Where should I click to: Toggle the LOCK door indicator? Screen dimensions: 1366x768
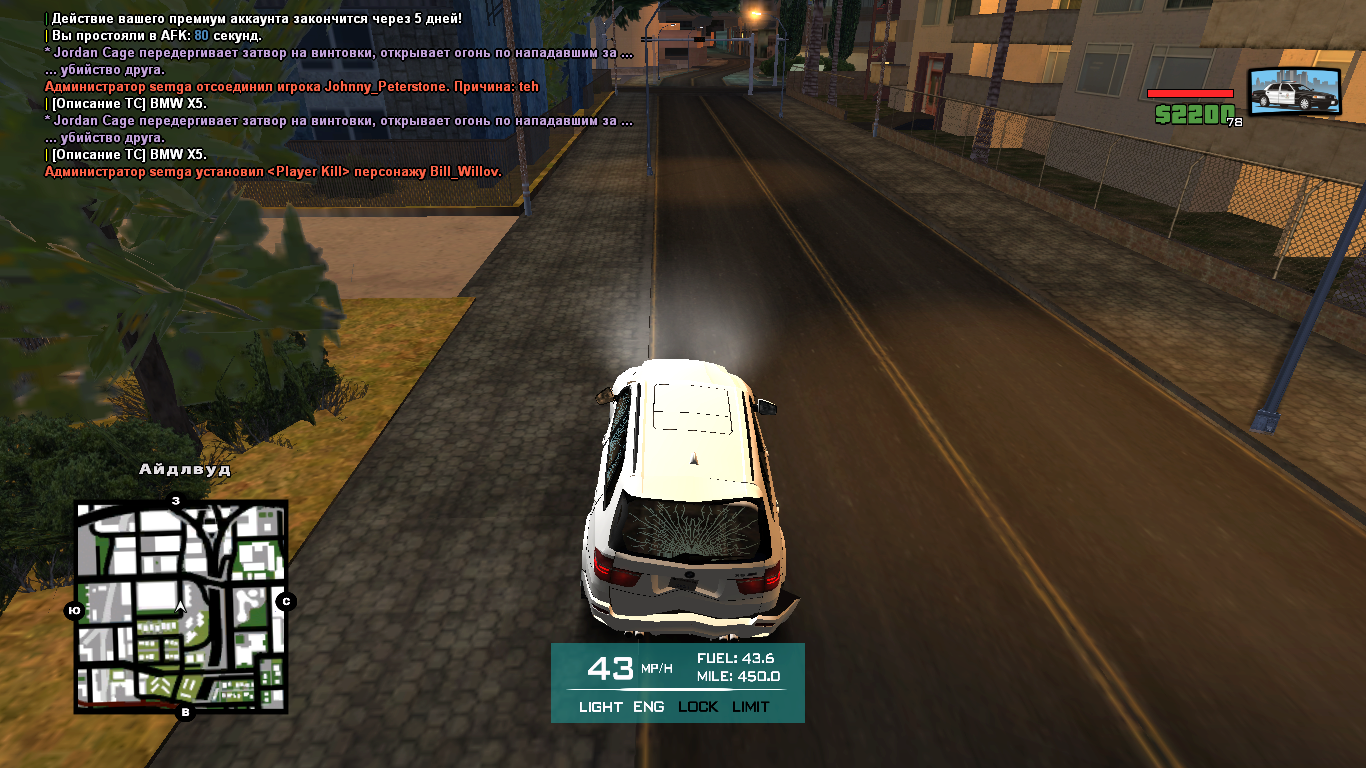[698, 707]
